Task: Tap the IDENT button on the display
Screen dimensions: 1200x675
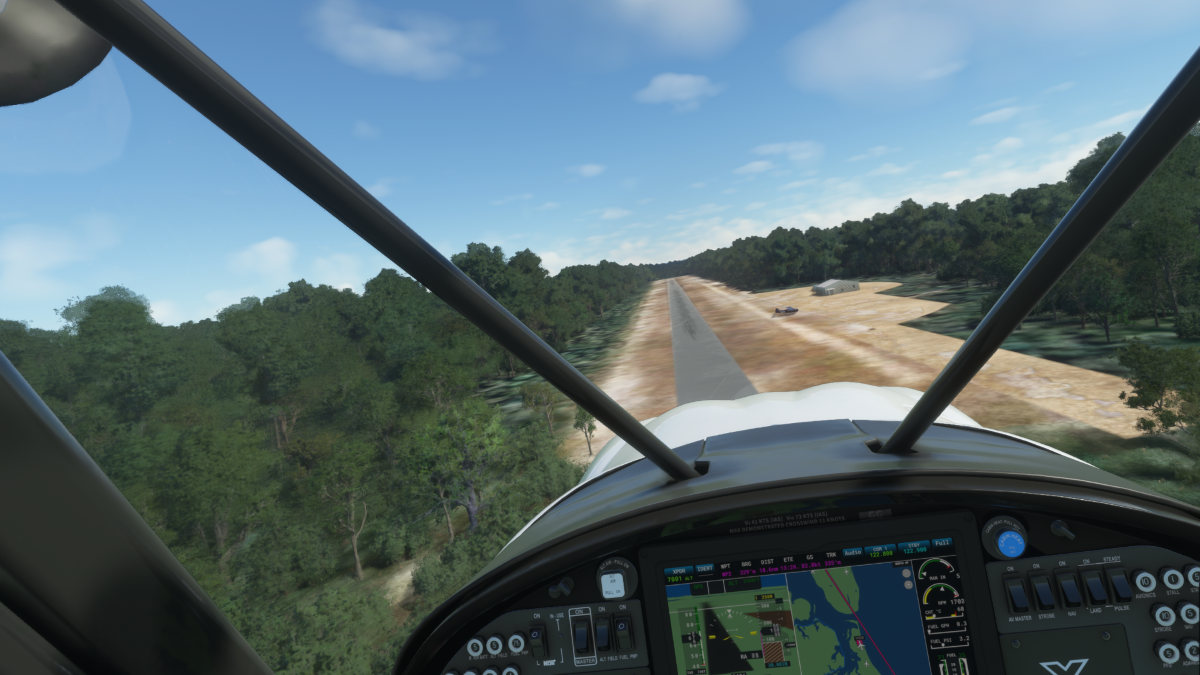Action: click(705, 567)
